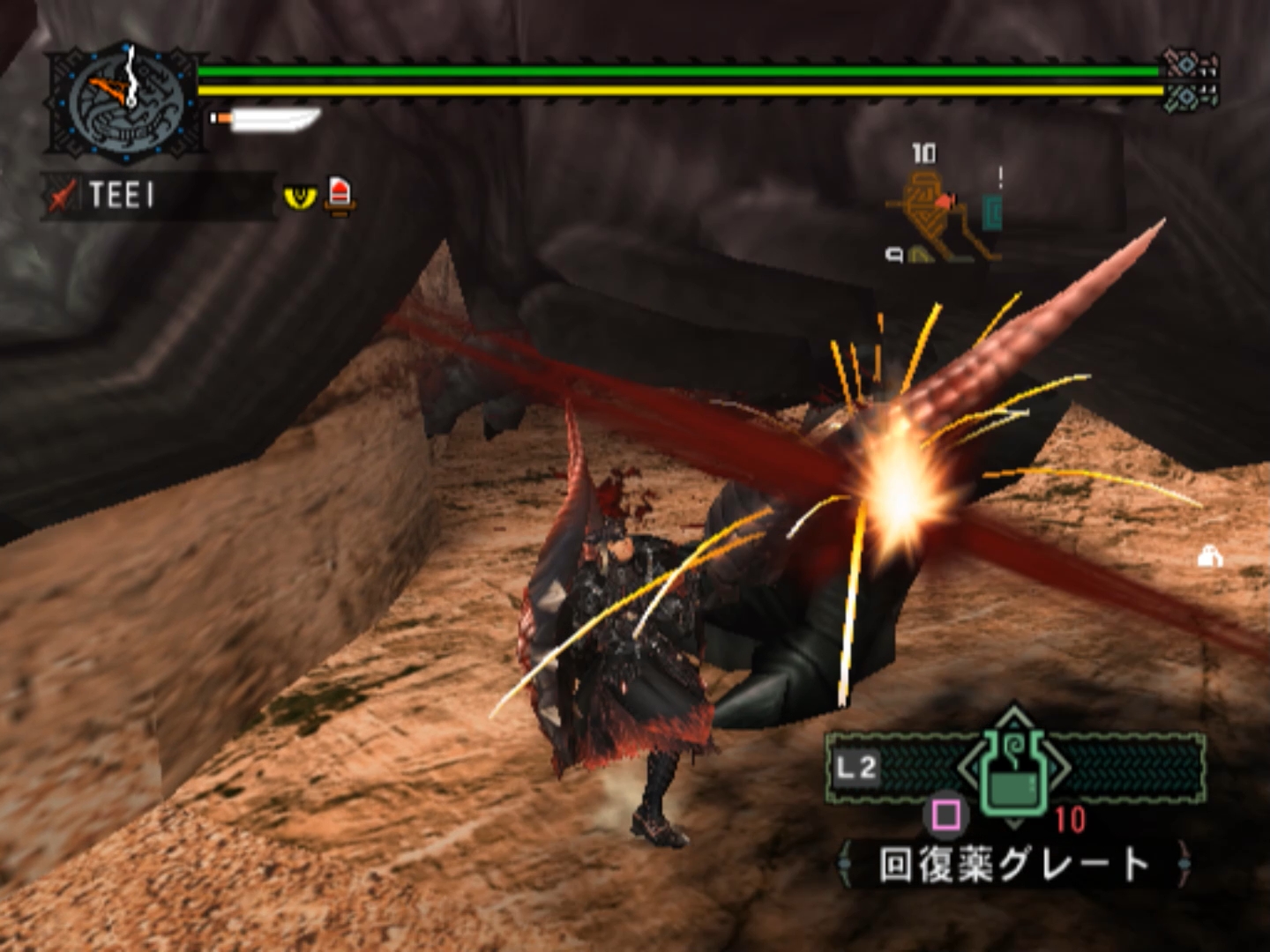Screen dimensions: 1270x952
Task: Click the 回復薬グレート item name label
Action: tap(1014, 865)
